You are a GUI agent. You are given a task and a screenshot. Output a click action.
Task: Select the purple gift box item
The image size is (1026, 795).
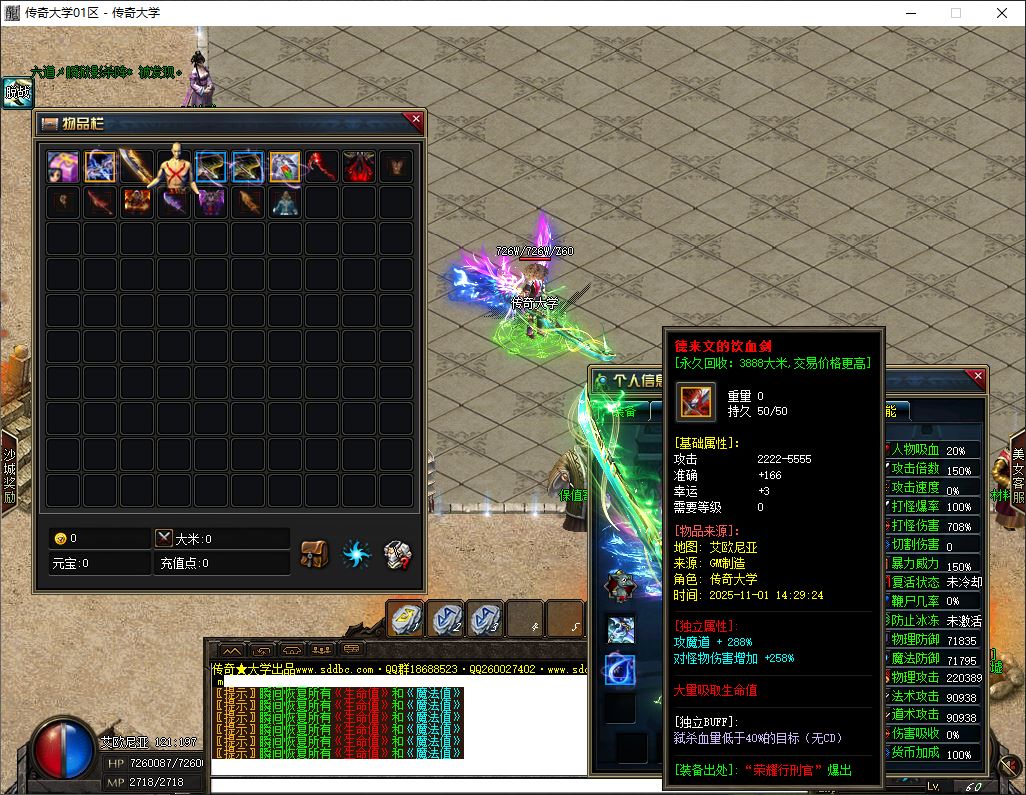pyautogui.click(x=64, y=167)
